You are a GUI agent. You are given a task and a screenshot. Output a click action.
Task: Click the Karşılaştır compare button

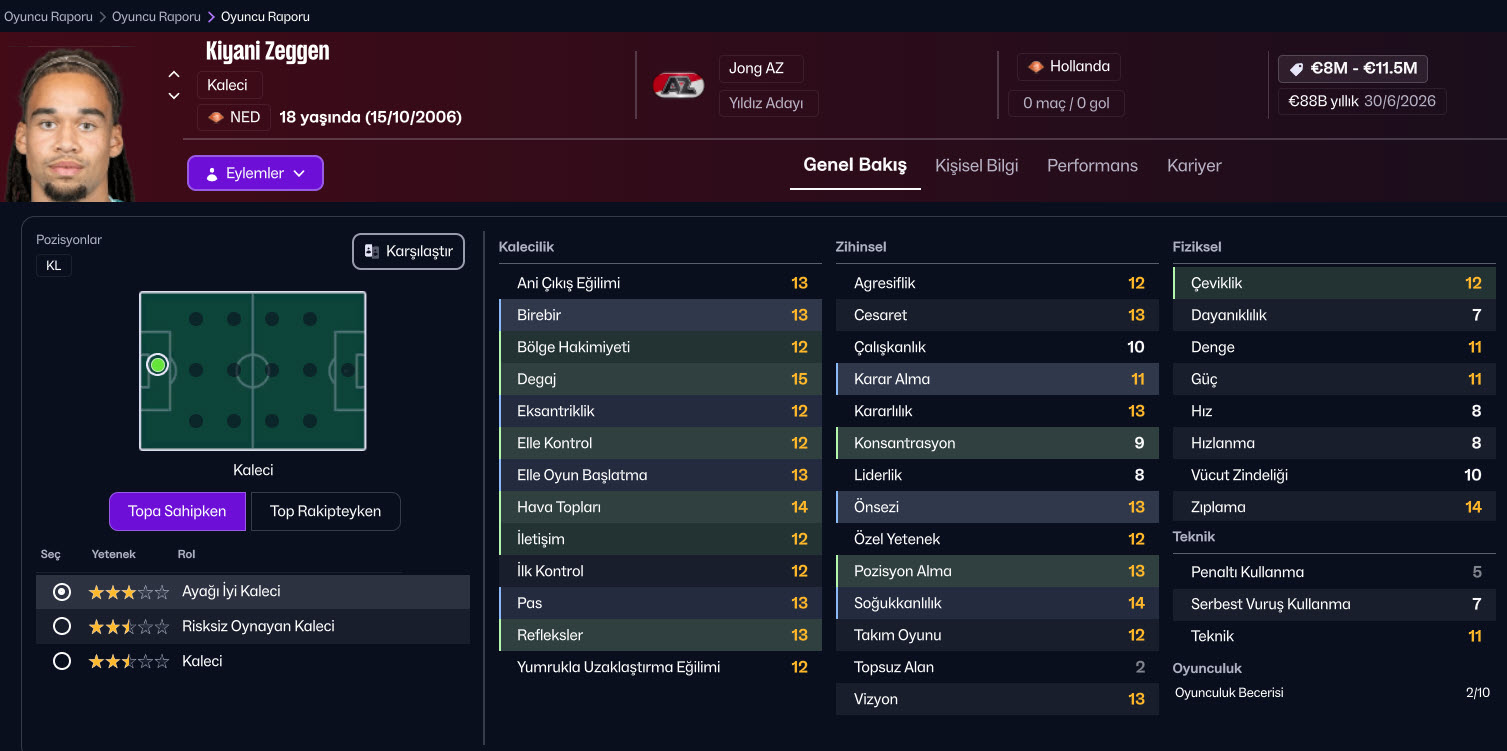coord(409,251)
